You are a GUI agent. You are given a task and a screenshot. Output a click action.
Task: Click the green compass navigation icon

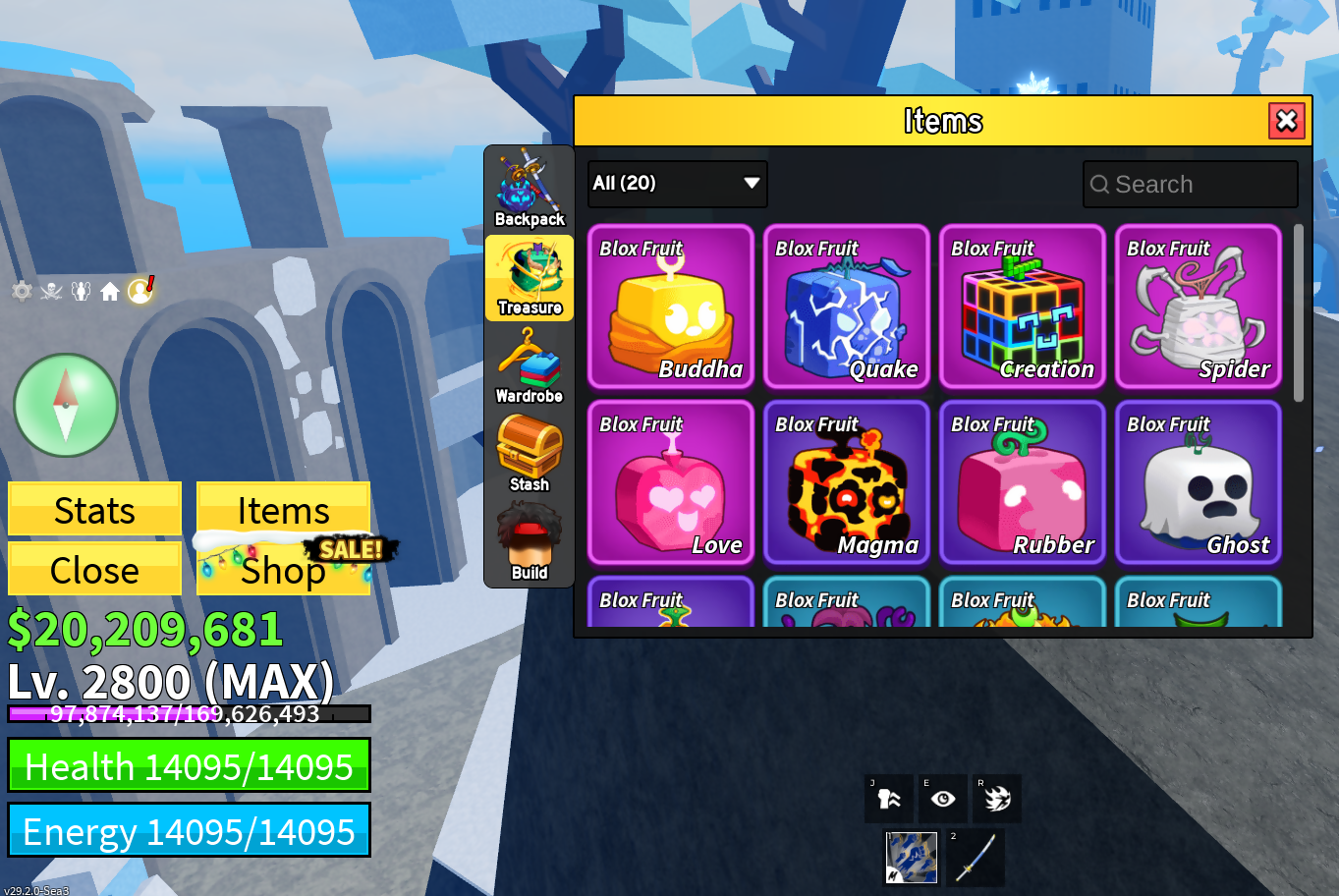point(65,405)
